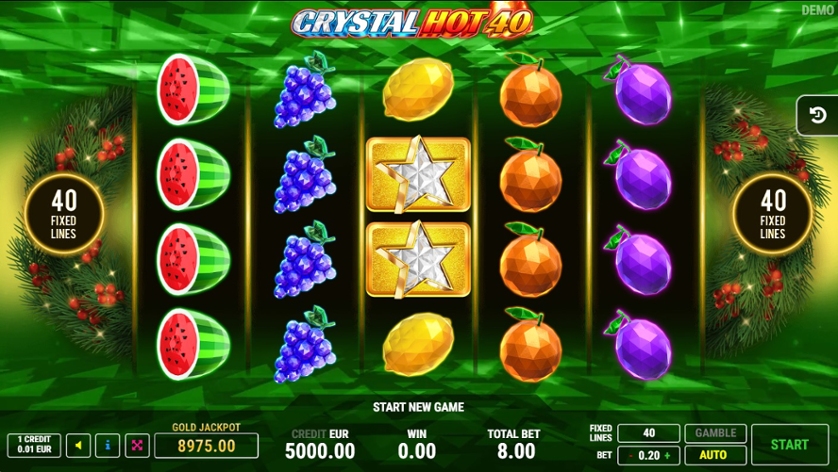Start a new spin with the START button
The width and height of the screenshot is (838, 472).
790,444
